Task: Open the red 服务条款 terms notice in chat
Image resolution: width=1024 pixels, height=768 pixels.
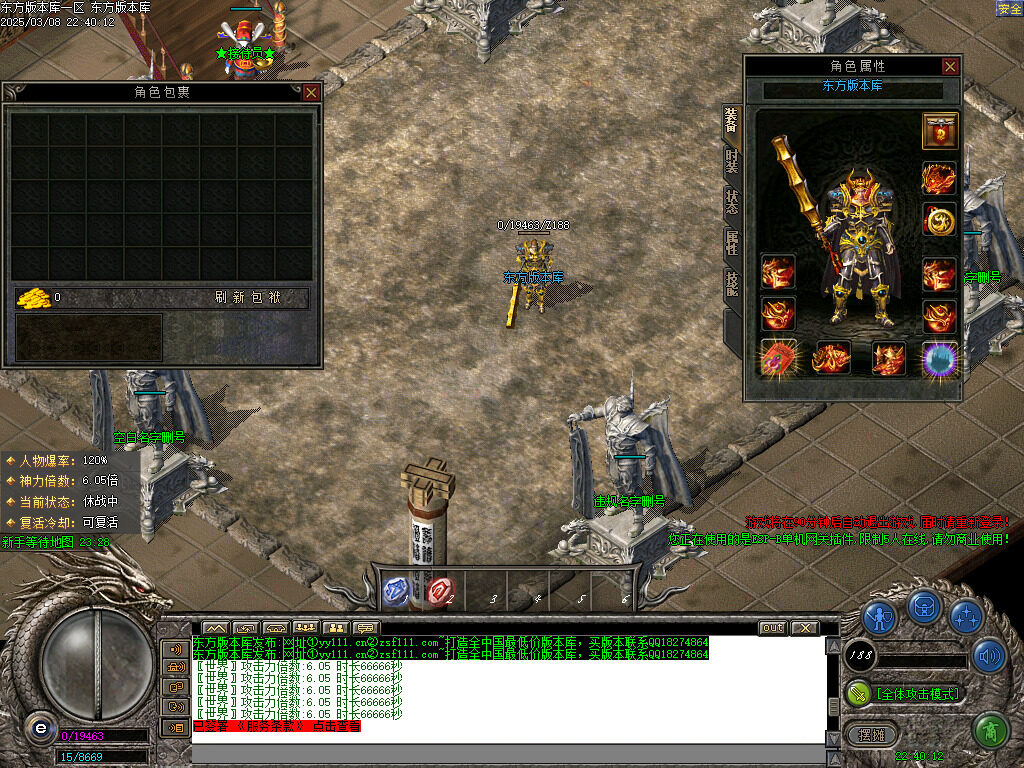Action: click(276, 726)
